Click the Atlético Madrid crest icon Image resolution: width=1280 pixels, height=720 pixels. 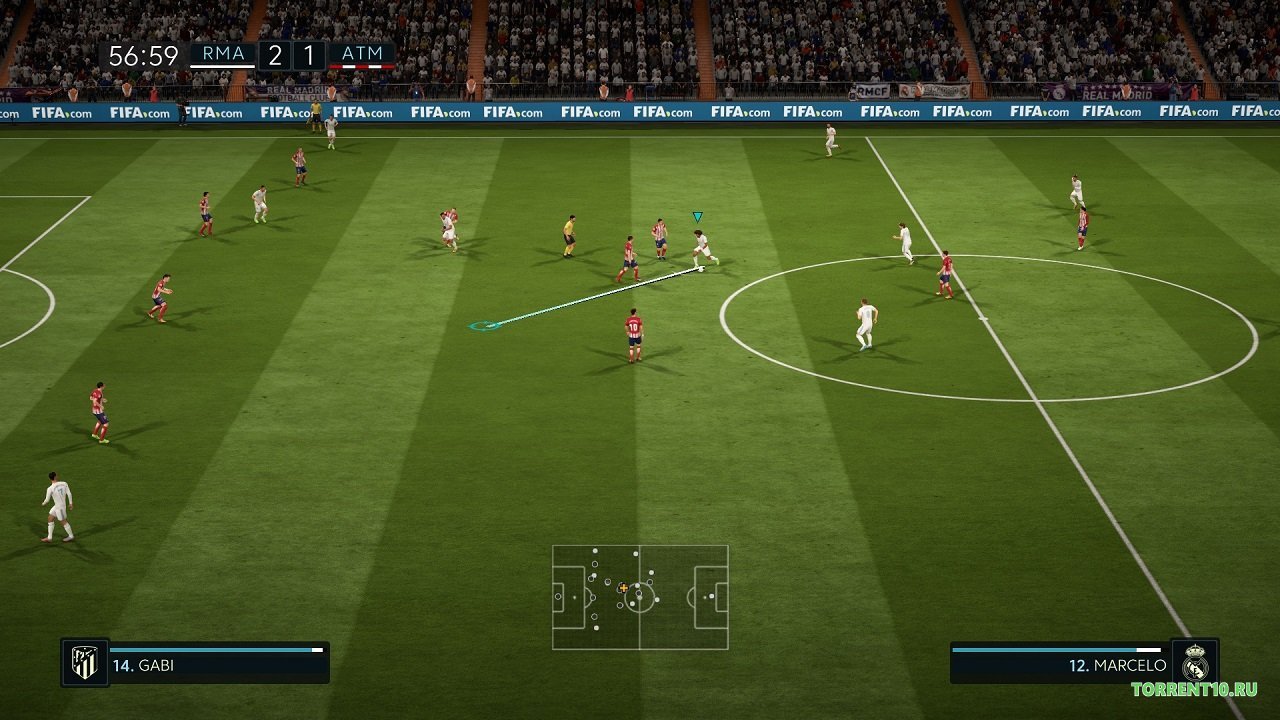(86, 660)
